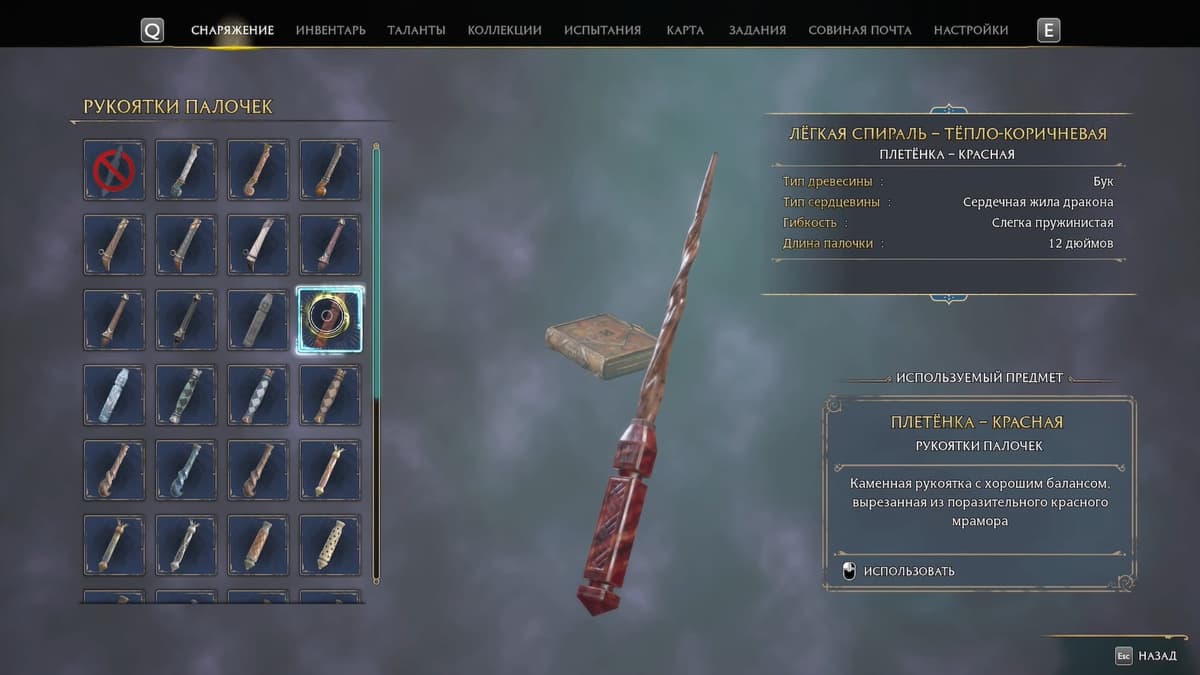Select the Снаряжение tab

[232, 30]
